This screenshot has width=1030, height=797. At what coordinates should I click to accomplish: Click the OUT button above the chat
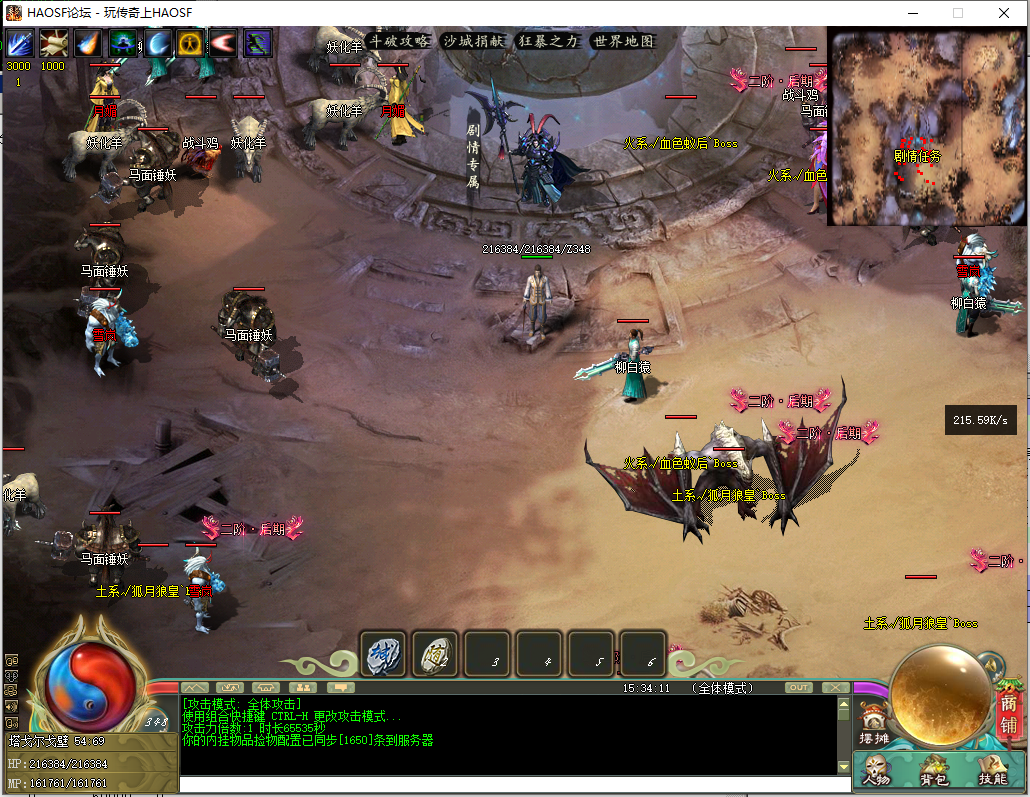click(x=799, y=687)
